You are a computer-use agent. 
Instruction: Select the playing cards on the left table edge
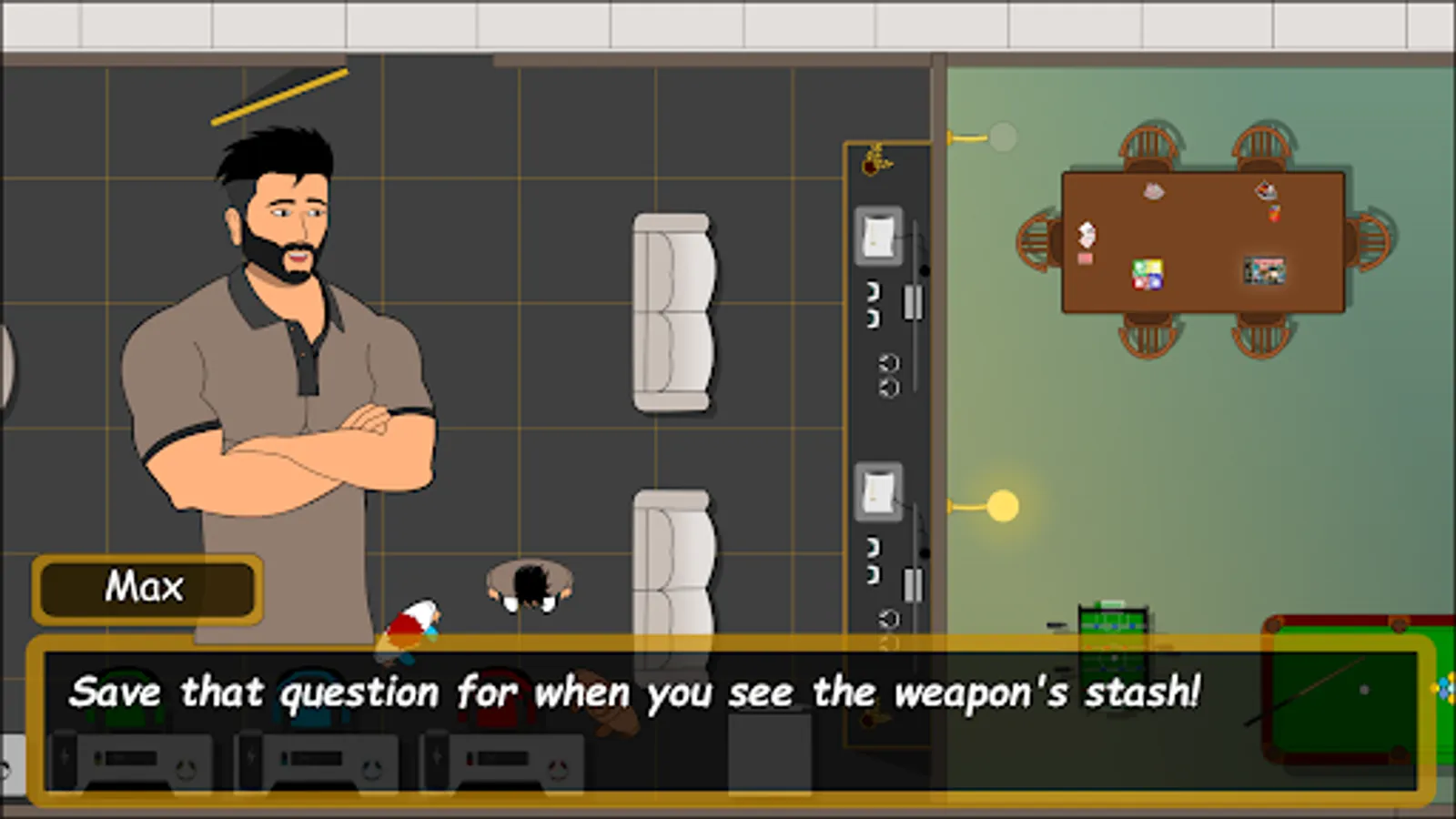1087,235
